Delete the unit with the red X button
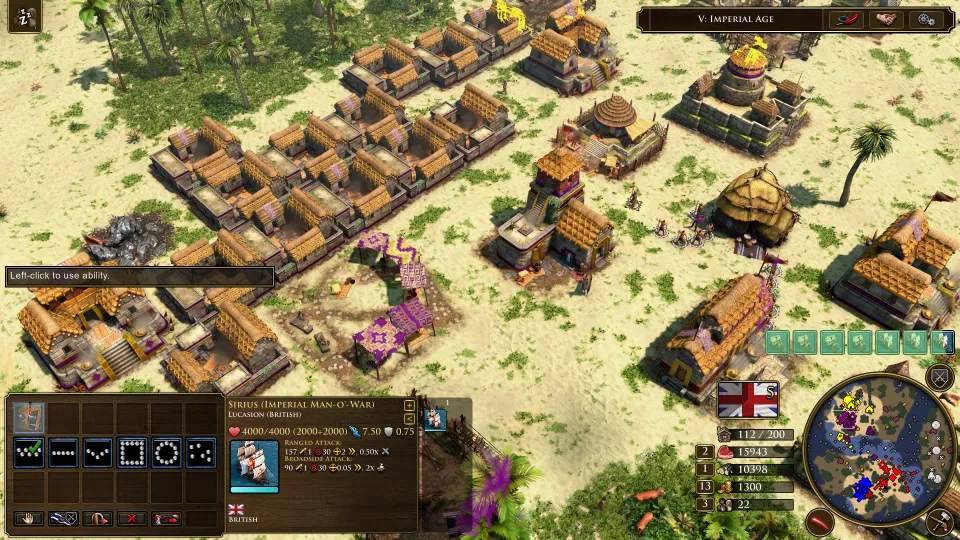Viewport: 960px width, 540px height. click(132, 519)
